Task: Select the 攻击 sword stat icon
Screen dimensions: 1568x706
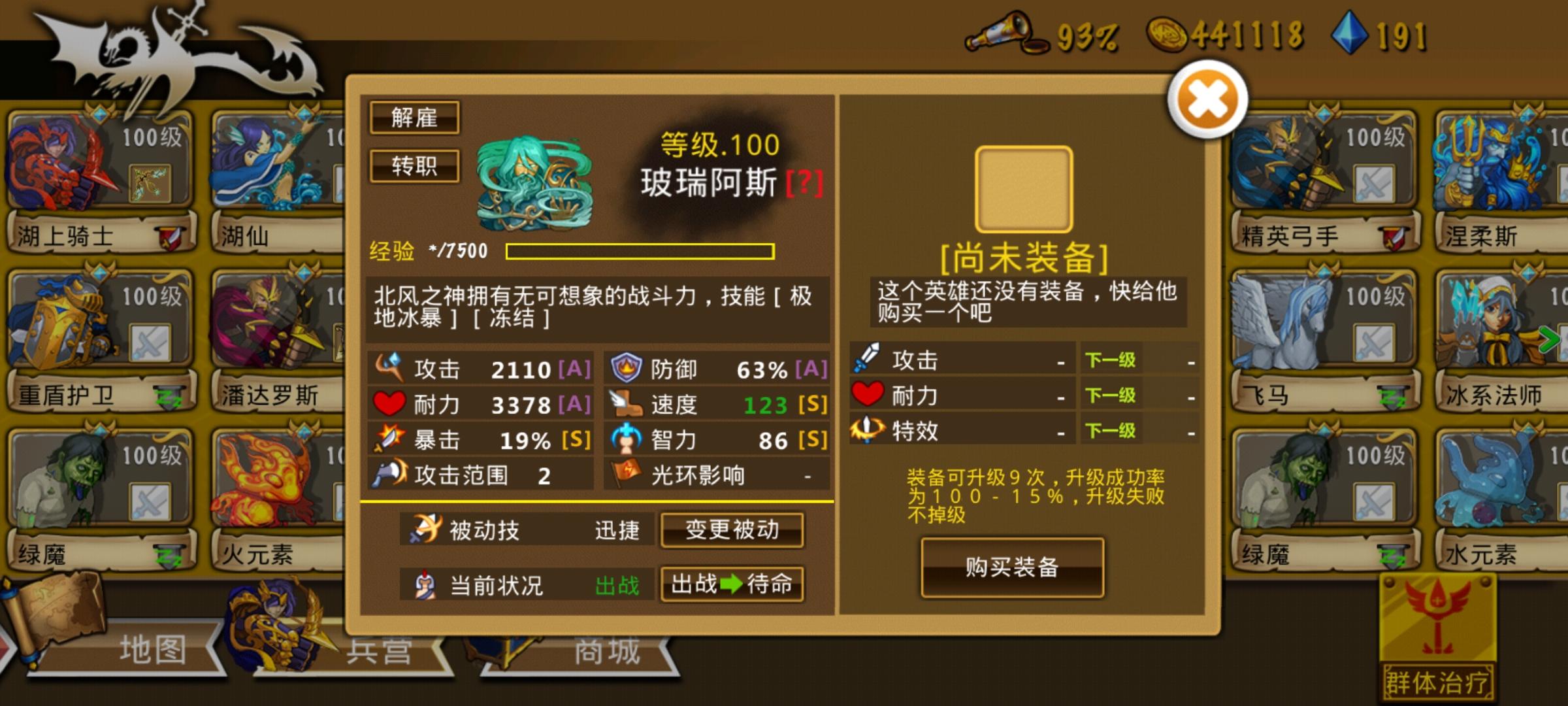Action: (390, 368)
